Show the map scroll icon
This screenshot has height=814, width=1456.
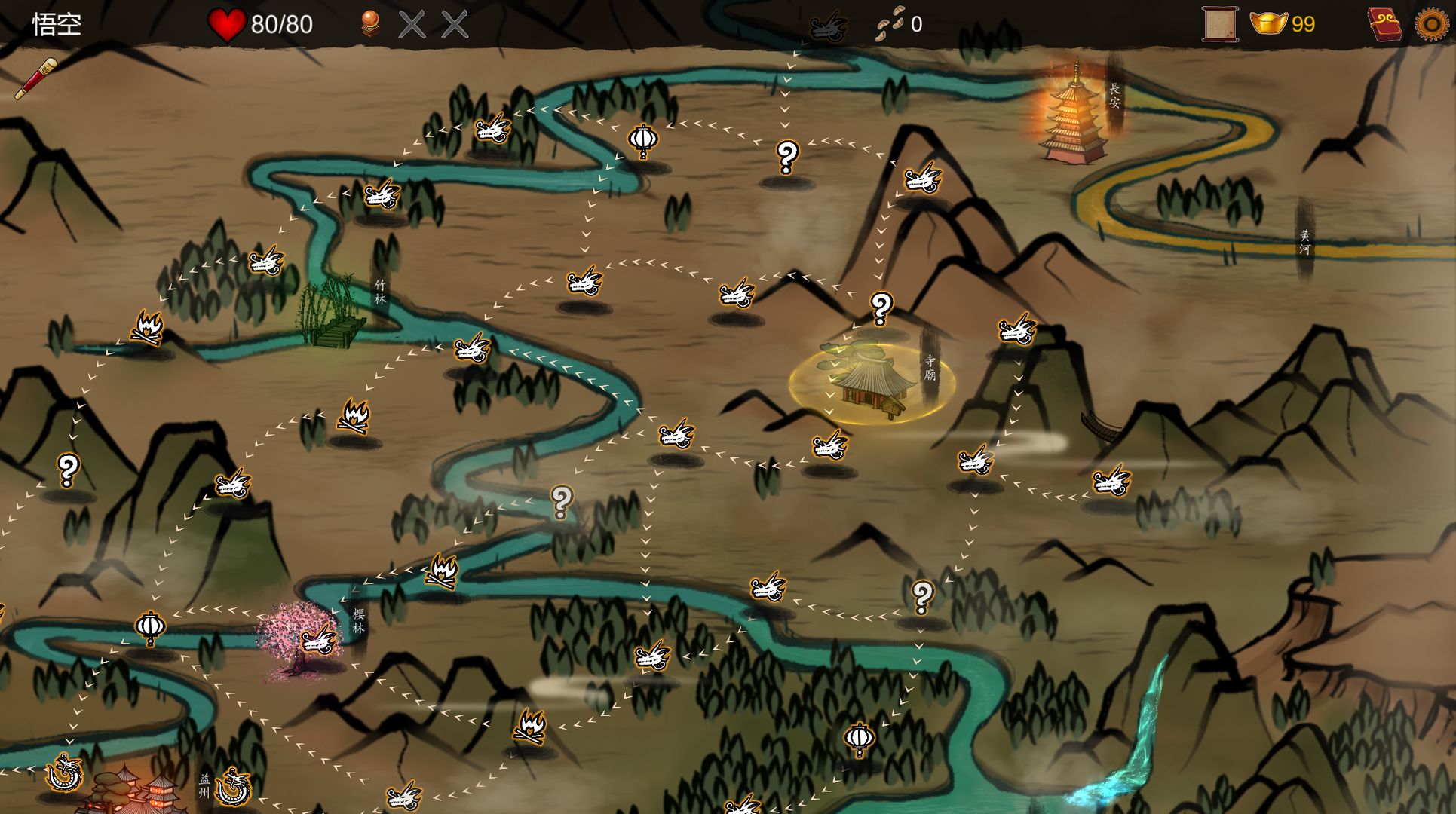point(1218,24)
